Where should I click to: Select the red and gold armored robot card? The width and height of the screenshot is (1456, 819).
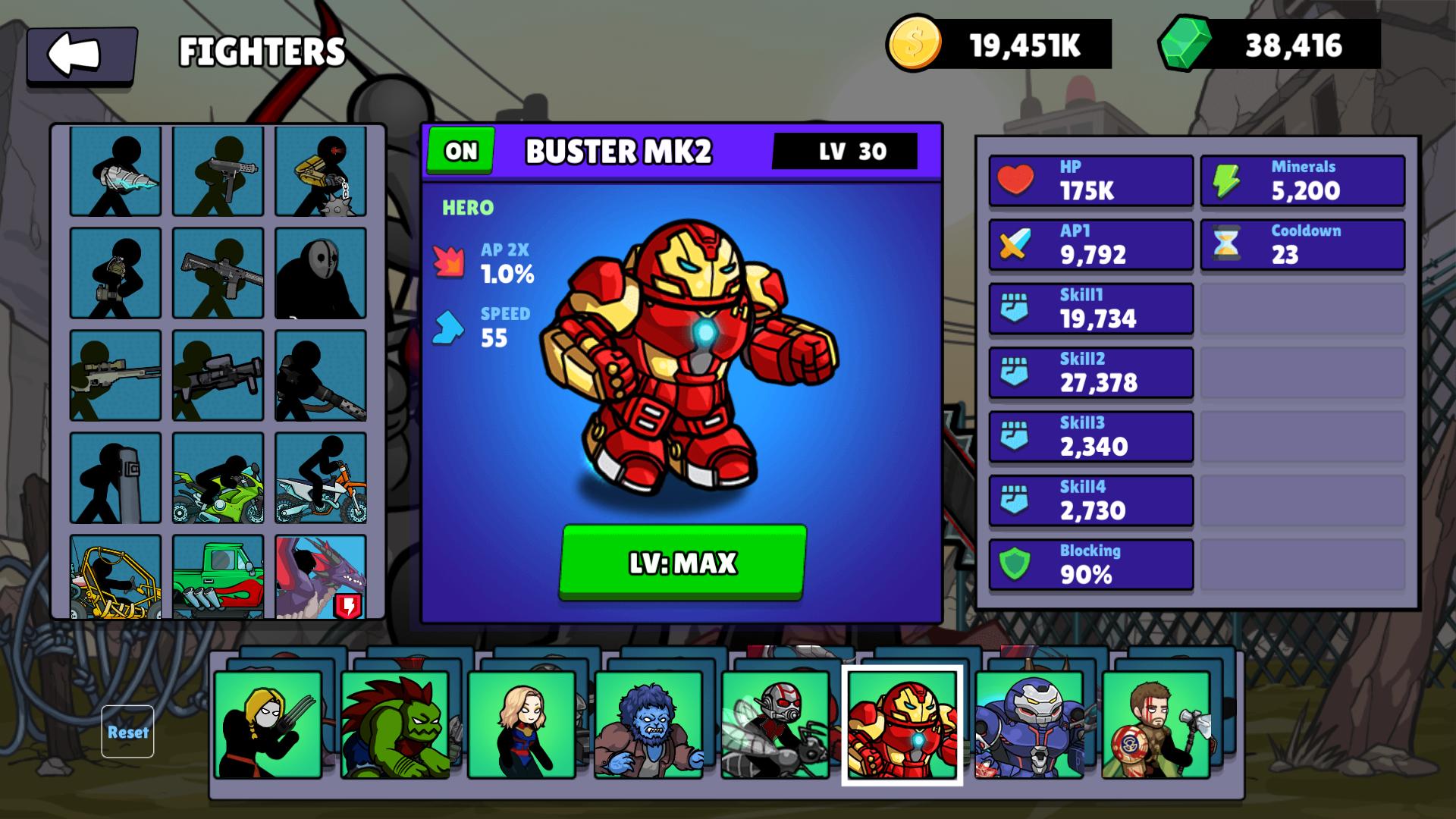902,725
